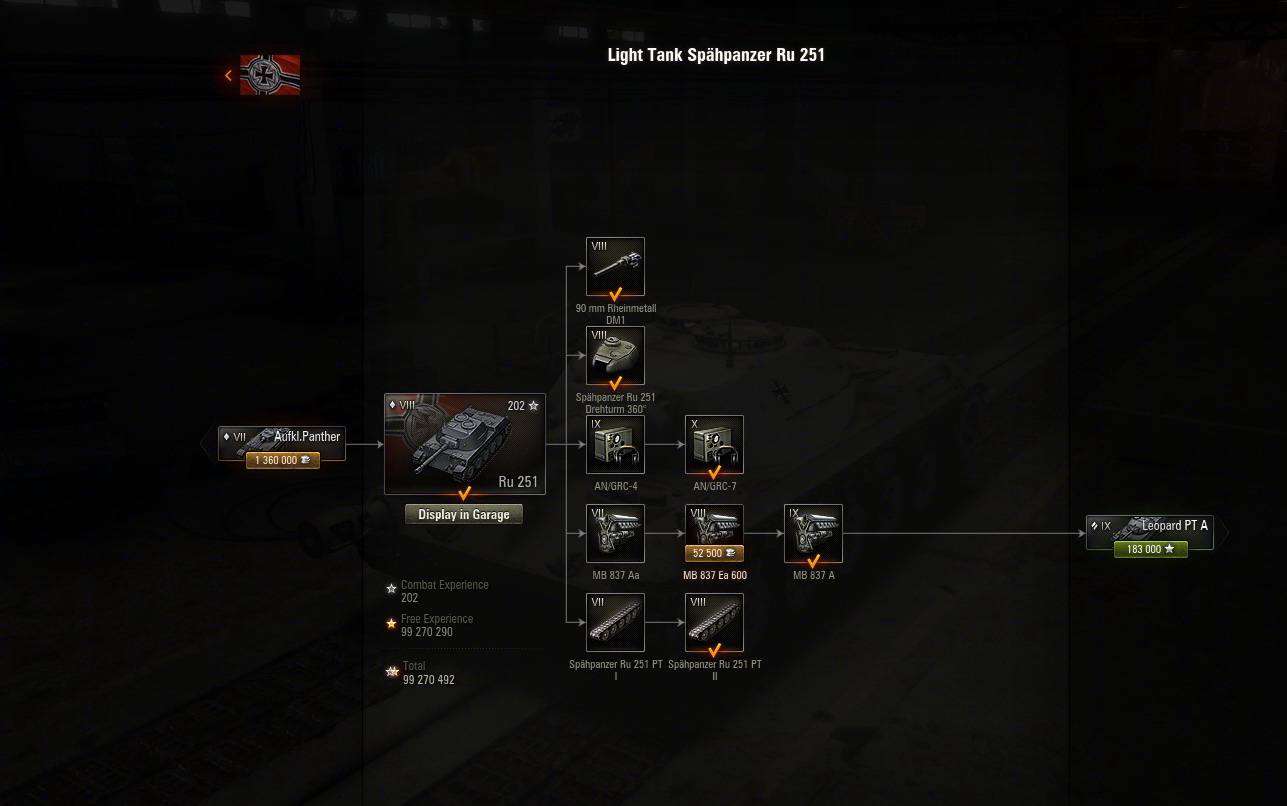Select the 90 mm Rheinmetall DM1 gun
The image size is (1287, 806).
click(x=616, y=266)
